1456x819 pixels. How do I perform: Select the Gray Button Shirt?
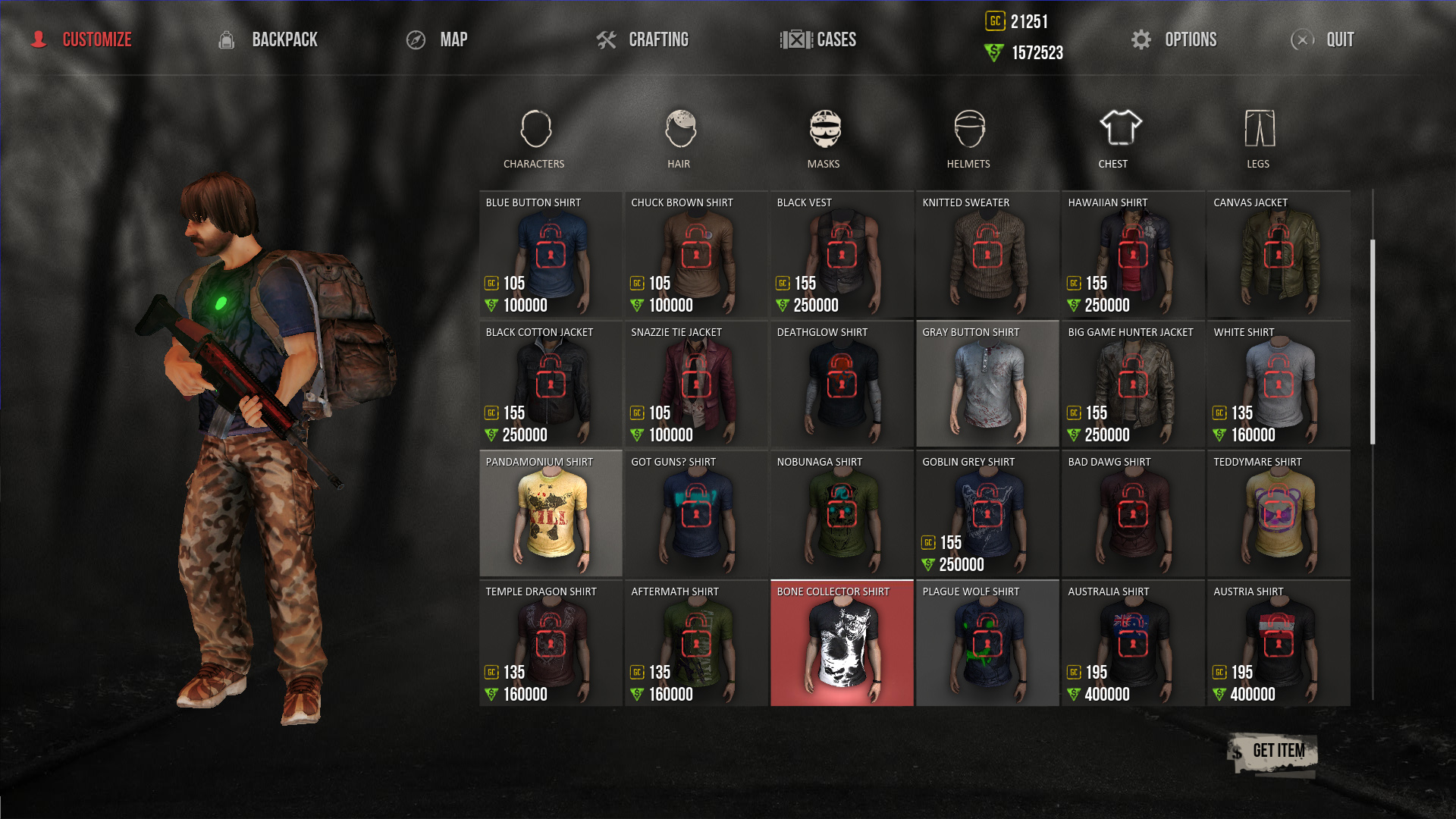pyautogui.click(x=987, y=384)
